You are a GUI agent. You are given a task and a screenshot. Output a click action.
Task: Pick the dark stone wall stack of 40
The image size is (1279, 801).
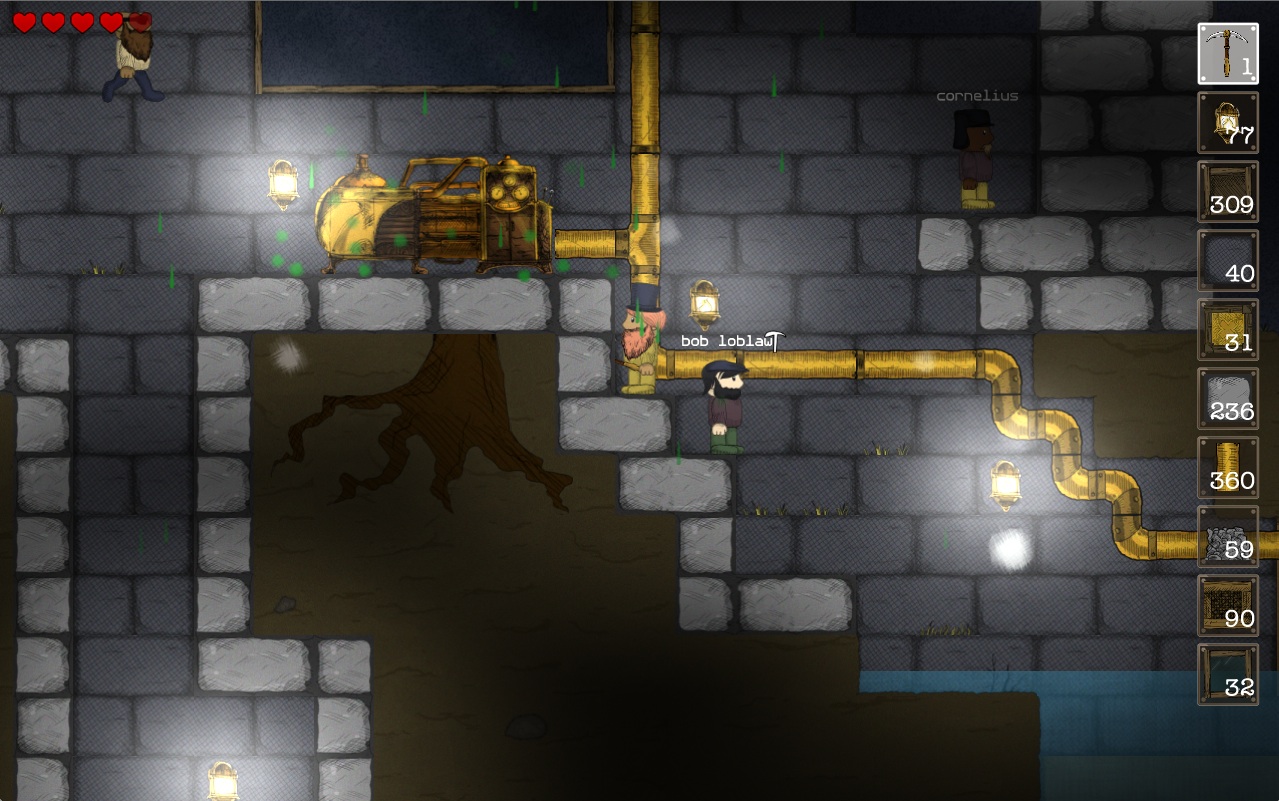click(x=1228, y=261)
